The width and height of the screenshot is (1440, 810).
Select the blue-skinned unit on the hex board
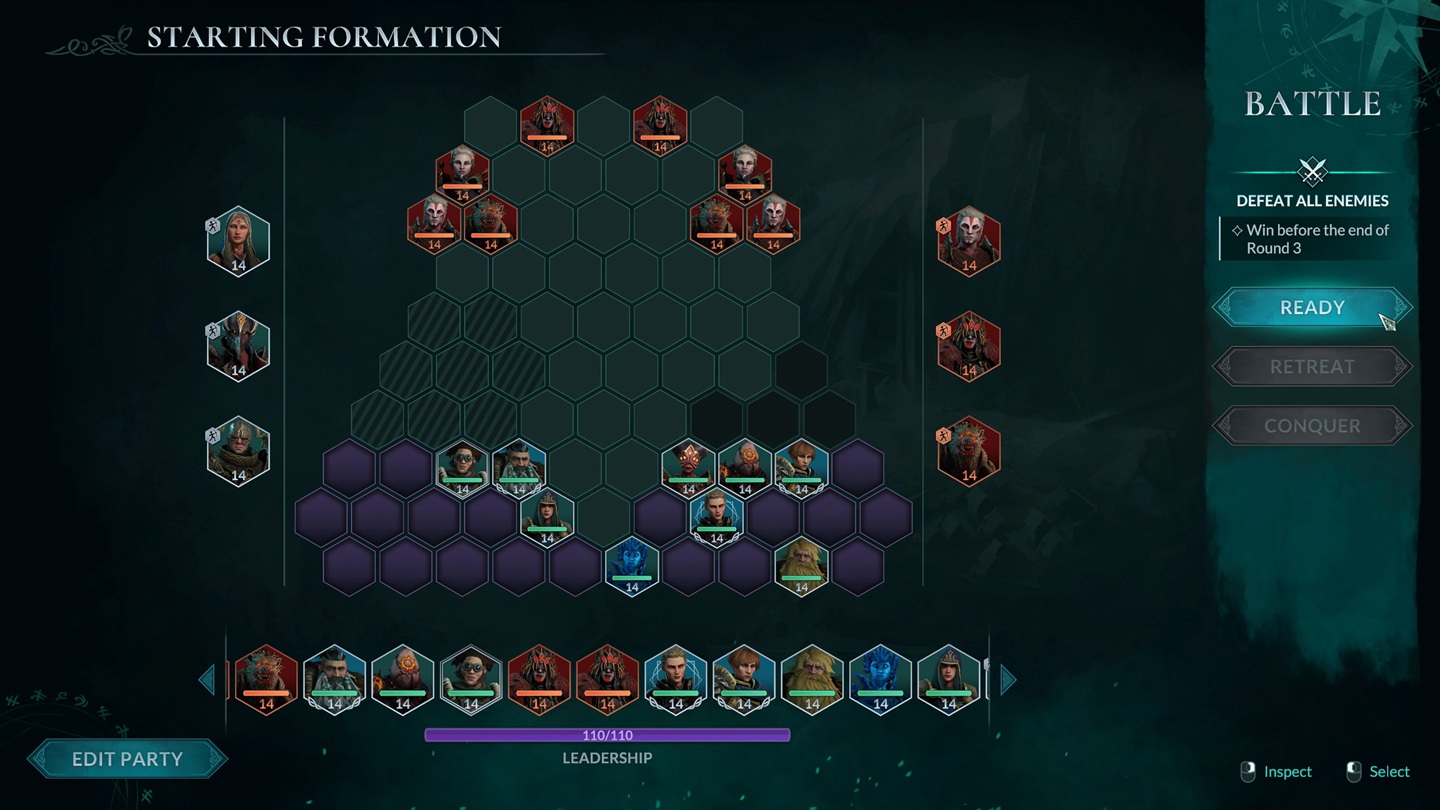tap(631, 565)
